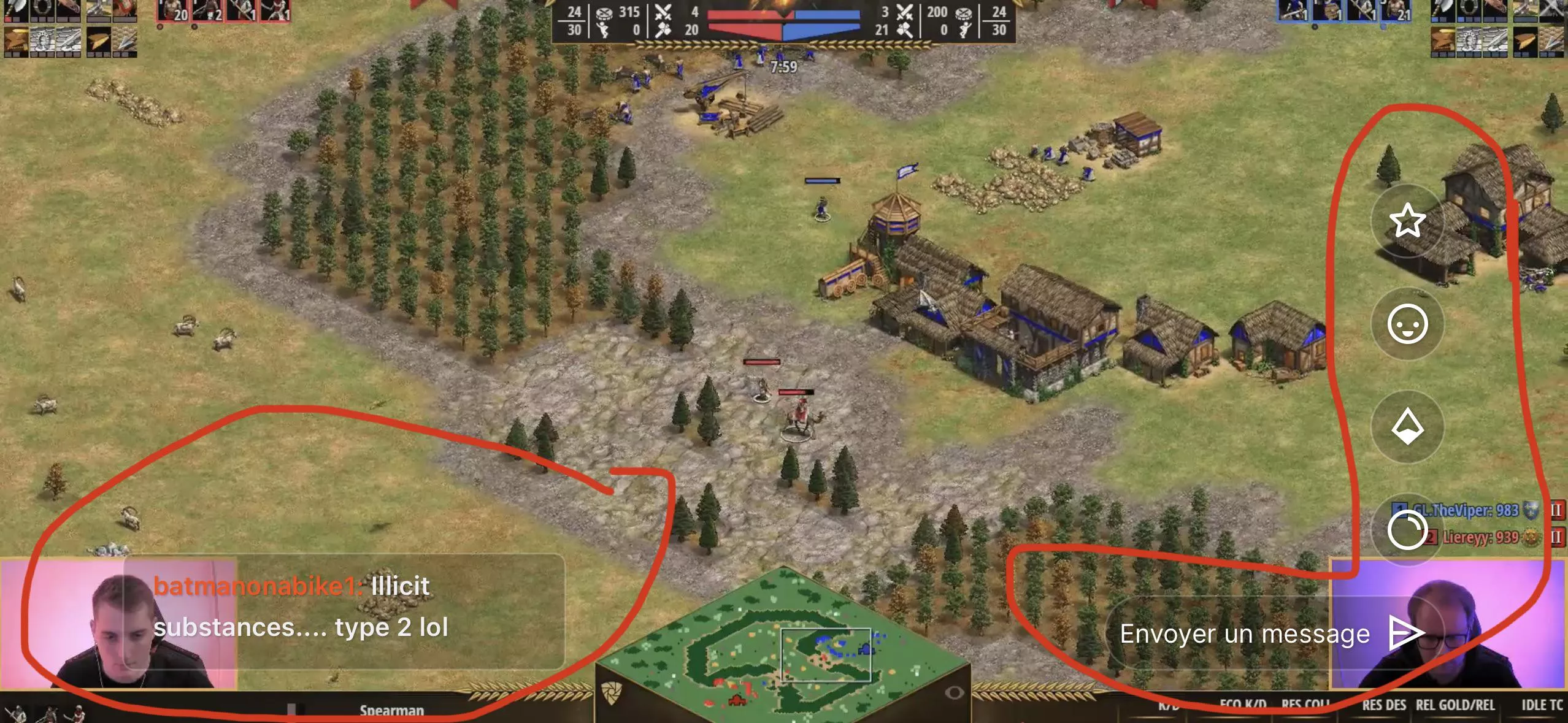Select Liereyy in the score list

point(1480,538)
